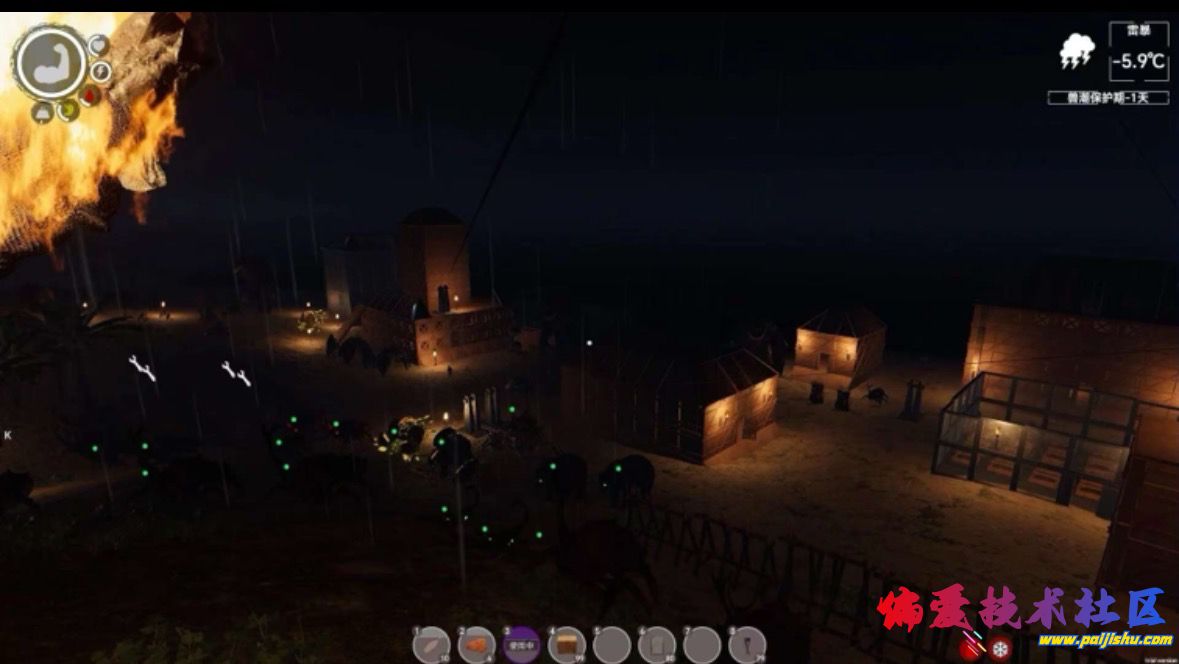Viewport: 1179px width, 664px height.
Task: Inspect the red blood drop status icon
Action: 90,96
